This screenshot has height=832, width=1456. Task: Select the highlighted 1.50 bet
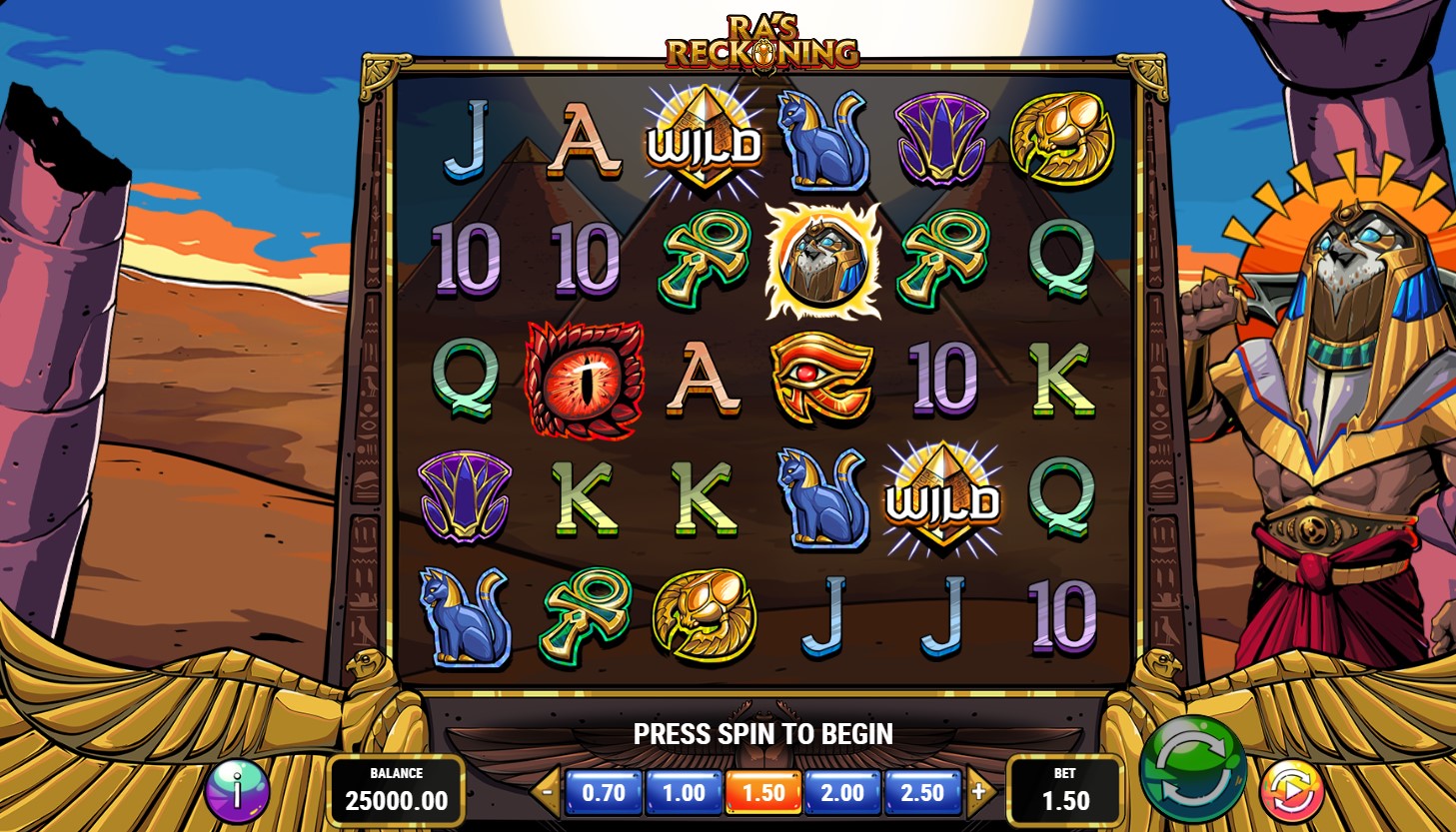click(763, 793)
